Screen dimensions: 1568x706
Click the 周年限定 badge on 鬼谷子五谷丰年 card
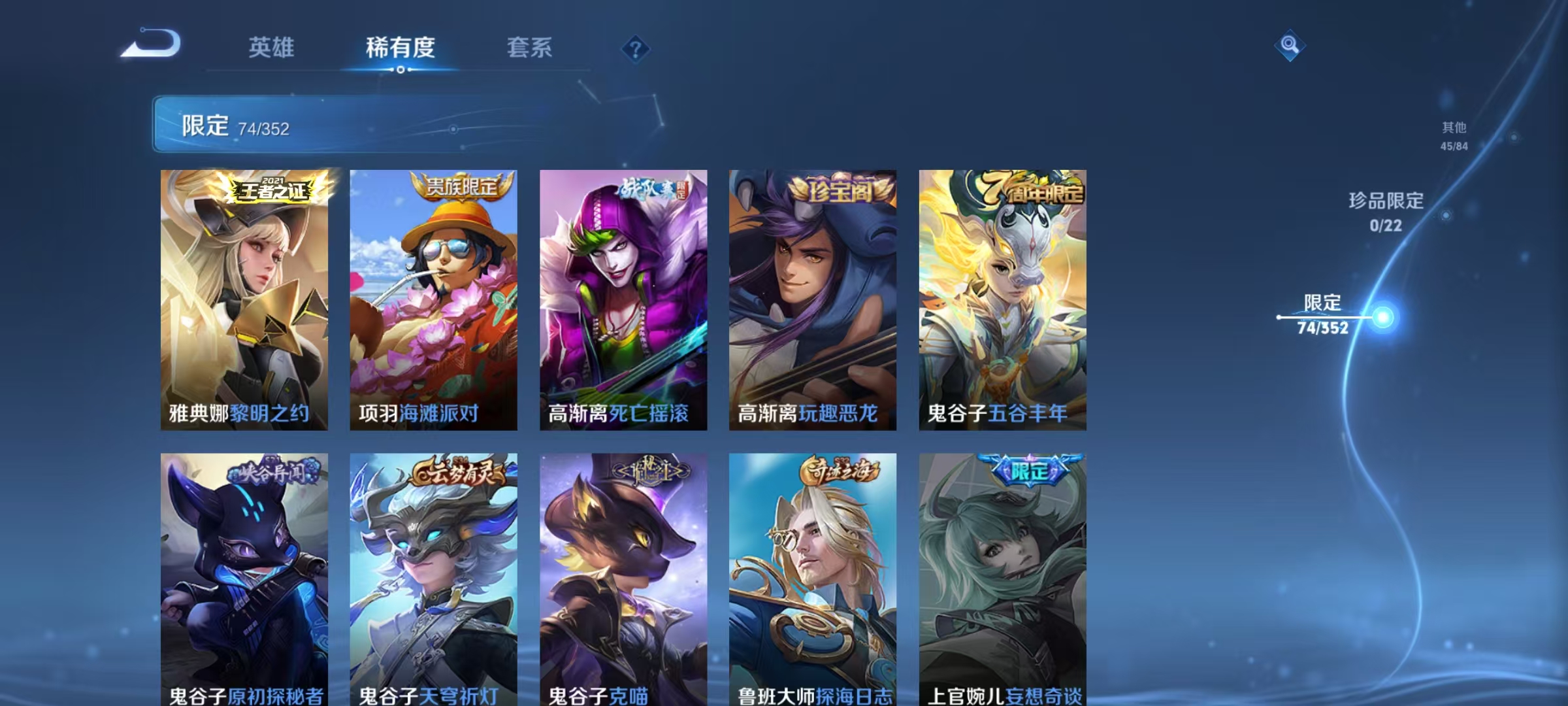(x=1032, y=188)
